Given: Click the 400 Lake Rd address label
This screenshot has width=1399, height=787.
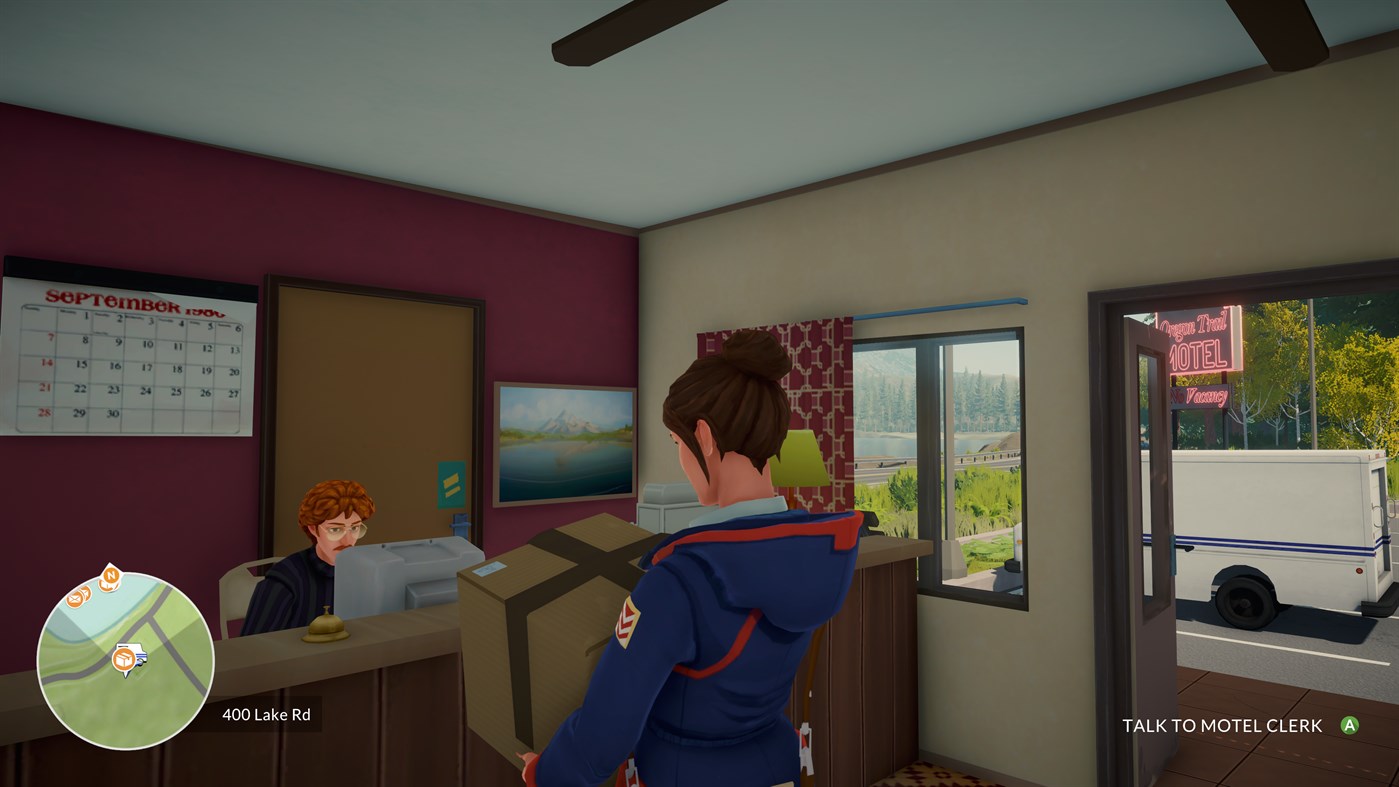Looking at the screenshot, I should (265, 714).
